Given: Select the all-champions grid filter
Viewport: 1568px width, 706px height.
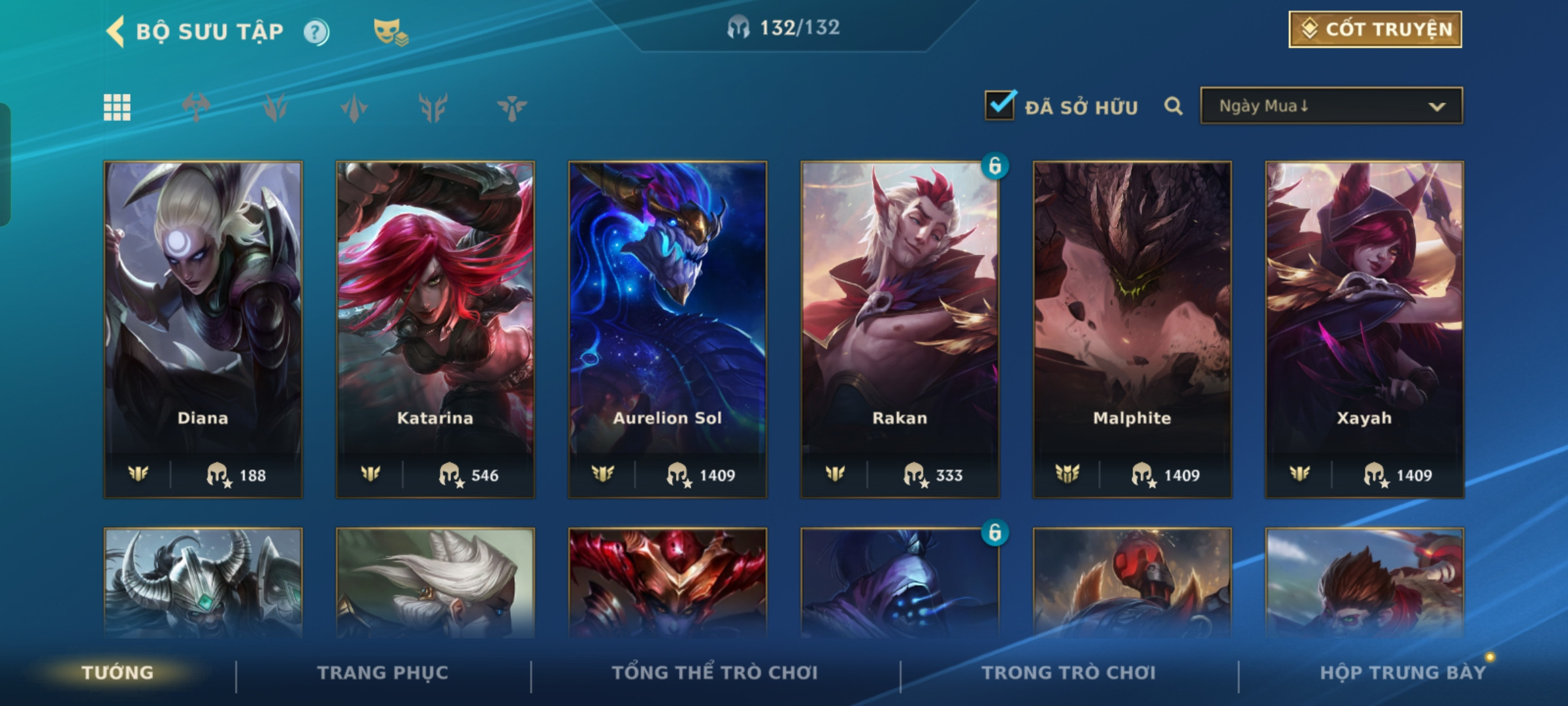Looking at the screenshot, I should pos(117,107).
